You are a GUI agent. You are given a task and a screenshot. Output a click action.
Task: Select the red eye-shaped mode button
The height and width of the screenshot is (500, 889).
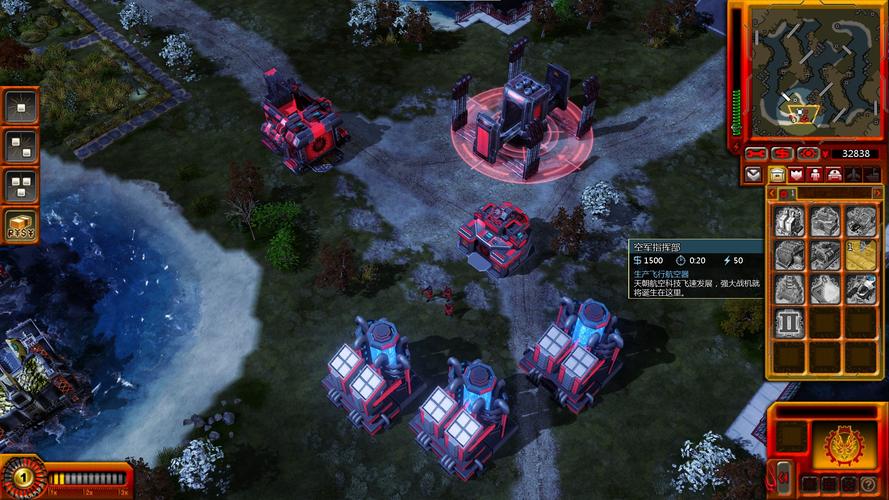coord(807,153)
